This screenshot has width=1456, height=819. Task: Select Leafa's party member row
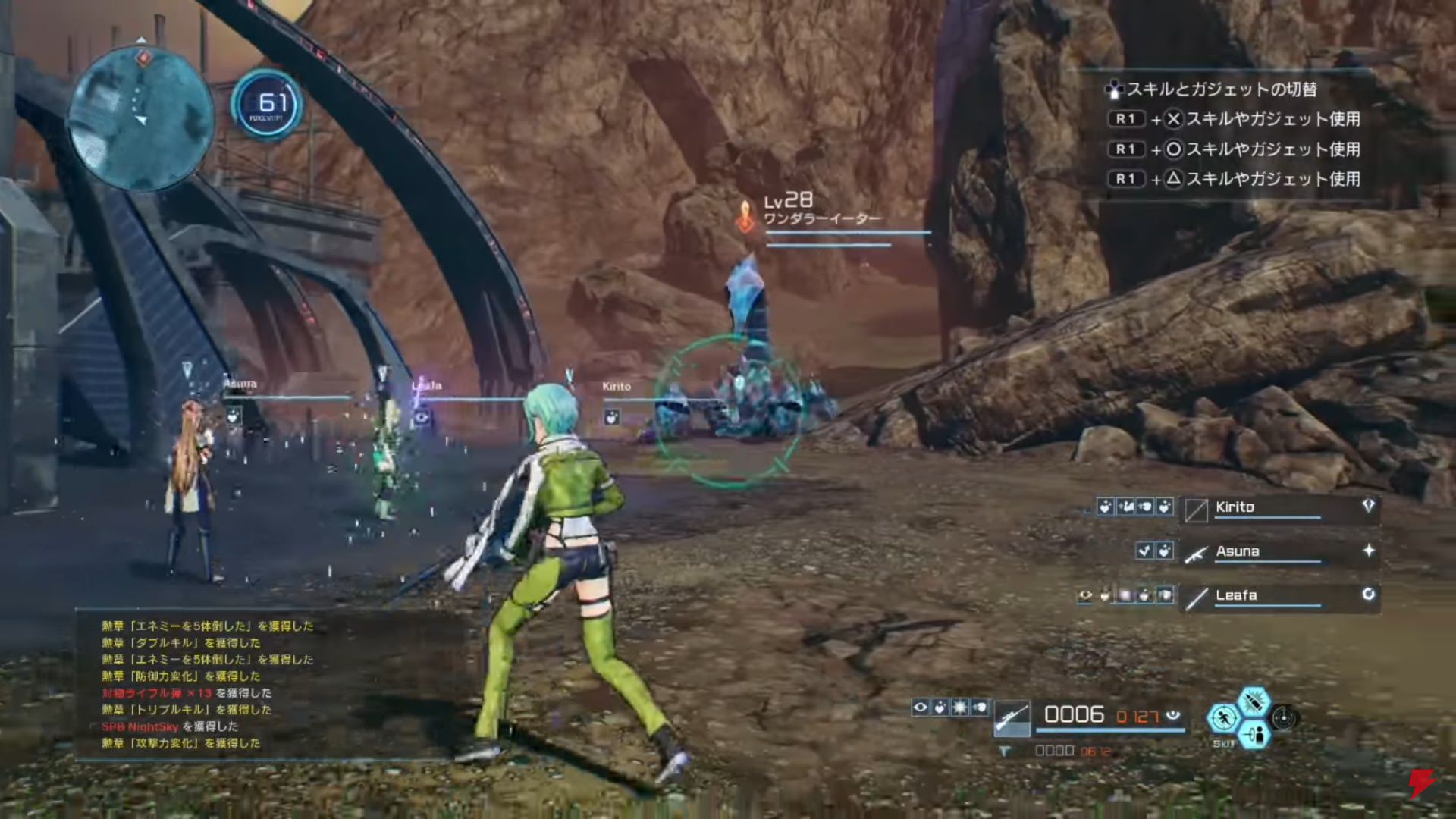(x=1280, y=596)
